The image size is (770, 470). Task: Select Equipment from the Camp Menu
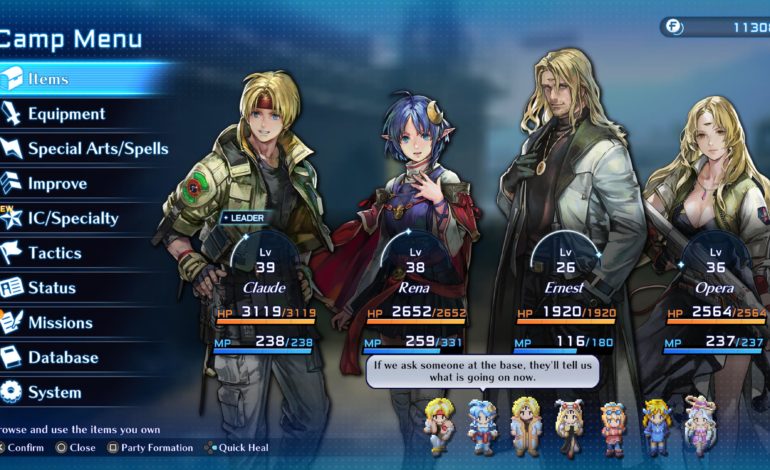(66, 114)
